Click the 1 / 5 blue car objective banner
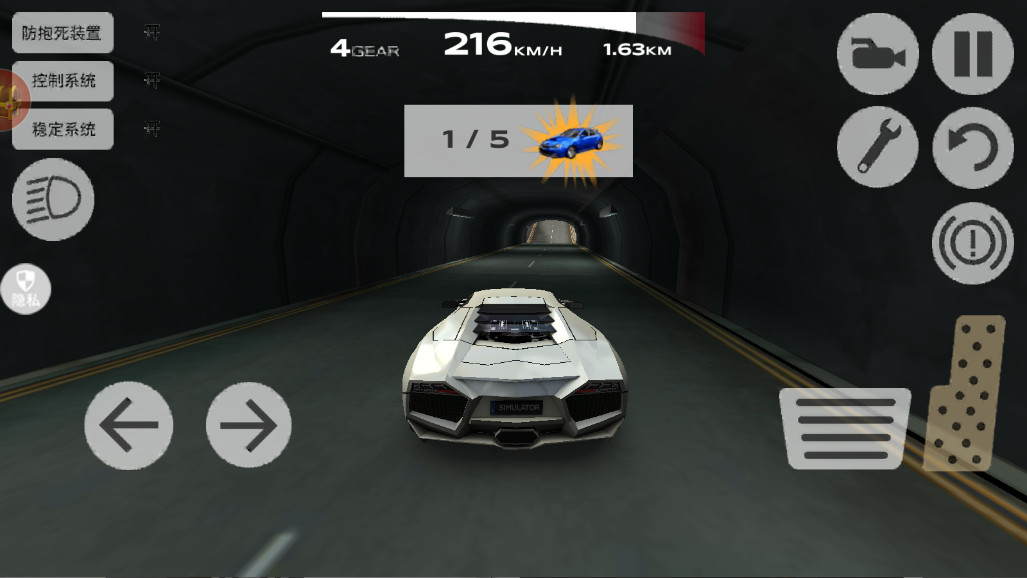The width and height of the screenshot is (1027, 578). [518, 141]
